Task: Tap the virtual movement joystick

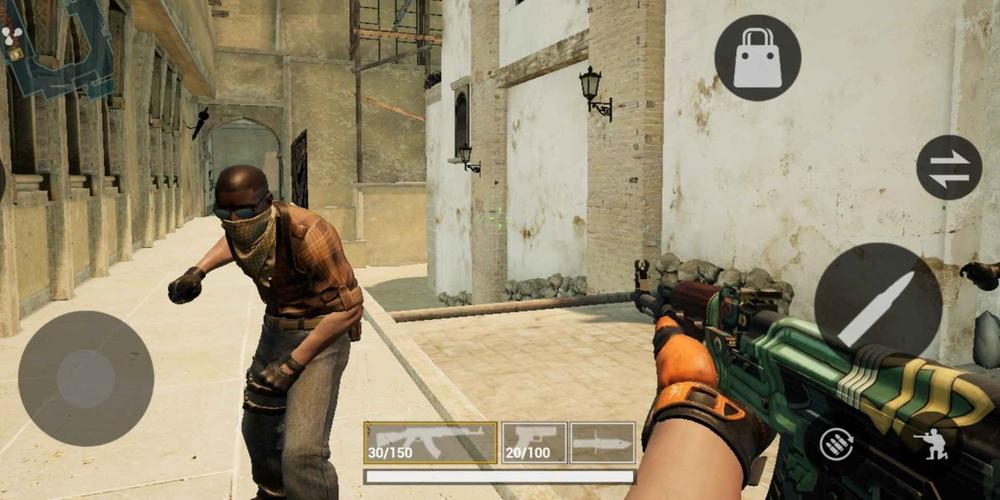Action: (86, 377)
